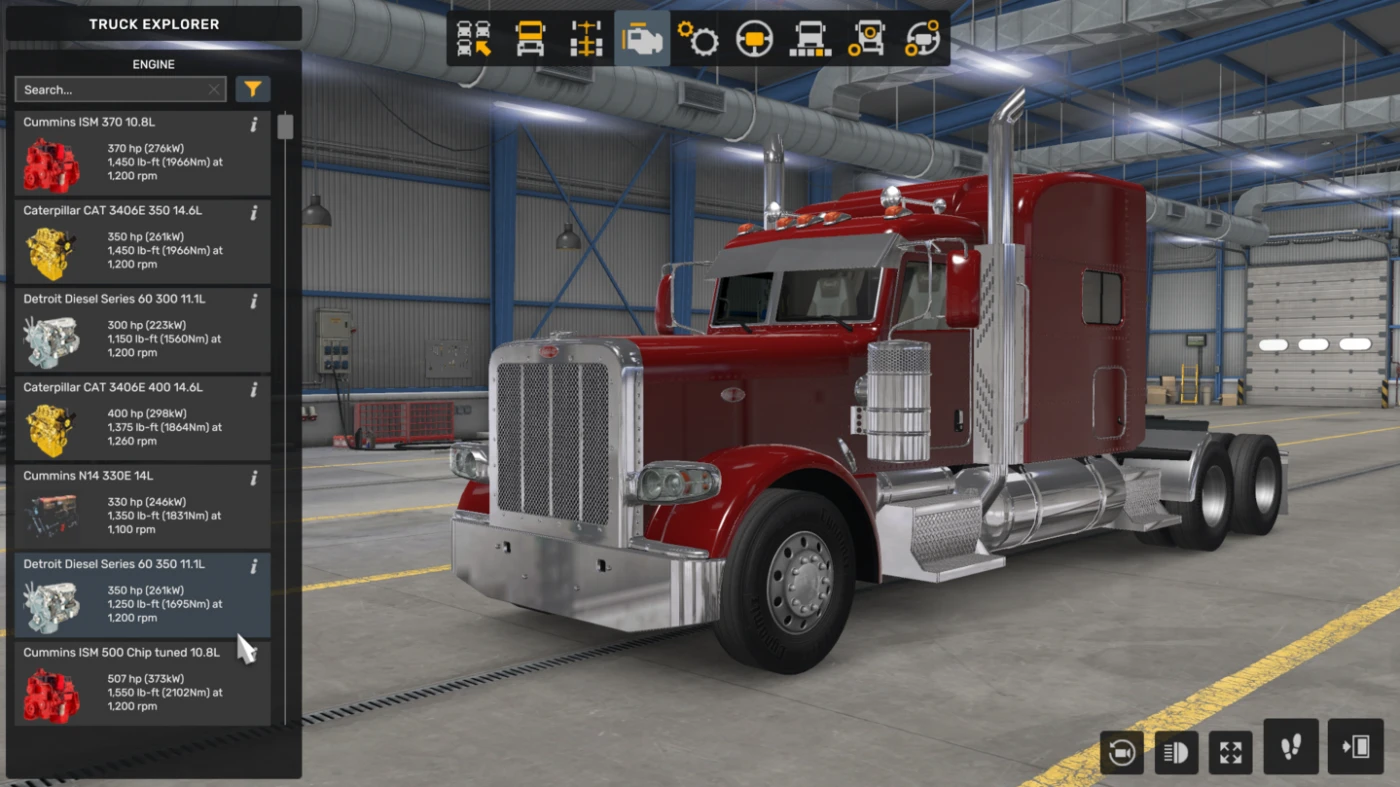
Task: Open the engine selection panel icon
Action: click(x=641, y=37)
